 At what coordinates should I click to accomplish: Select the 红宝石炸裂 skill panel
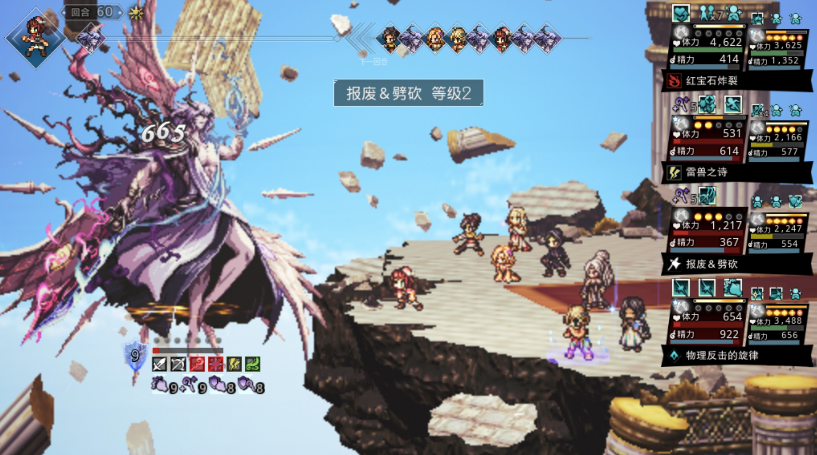(x=736, y=81)
